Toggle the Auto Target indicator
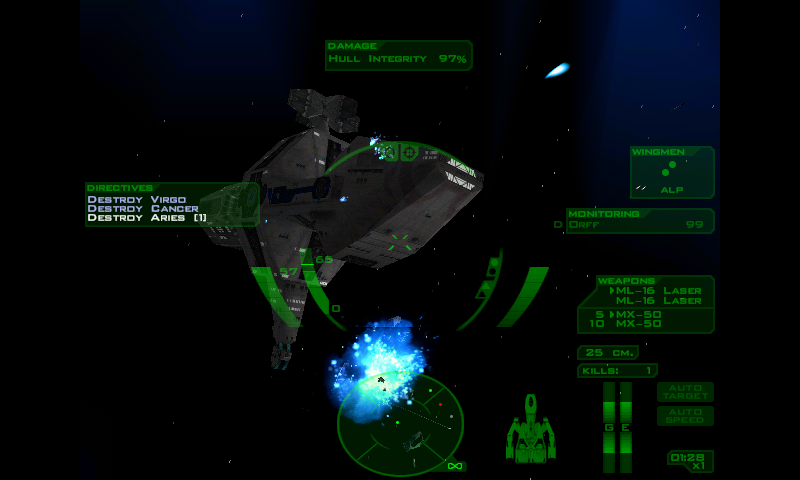800x480 pixels. pyautogui.click(x=685, y=391)
